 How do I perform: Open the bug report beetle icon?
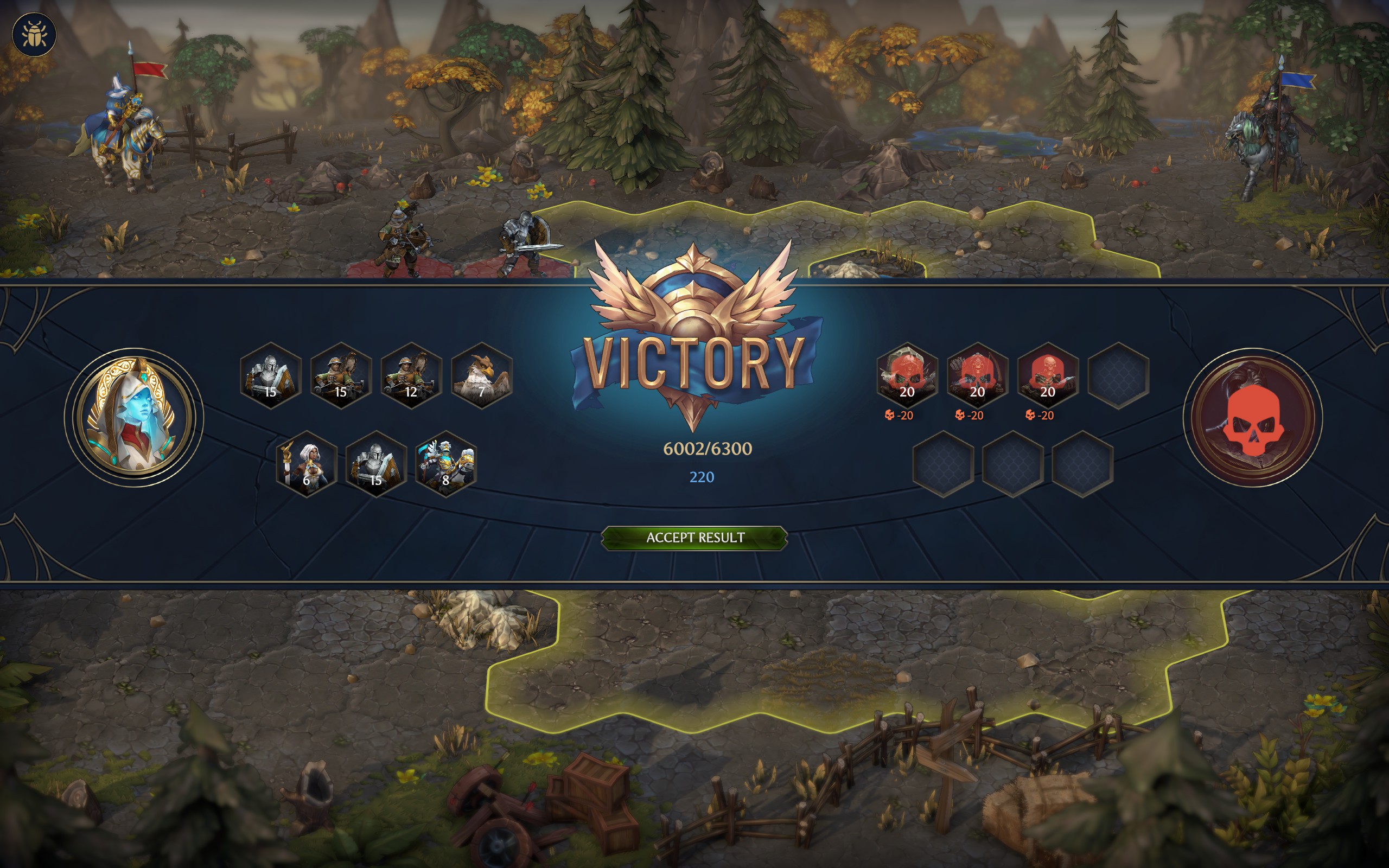34,34
